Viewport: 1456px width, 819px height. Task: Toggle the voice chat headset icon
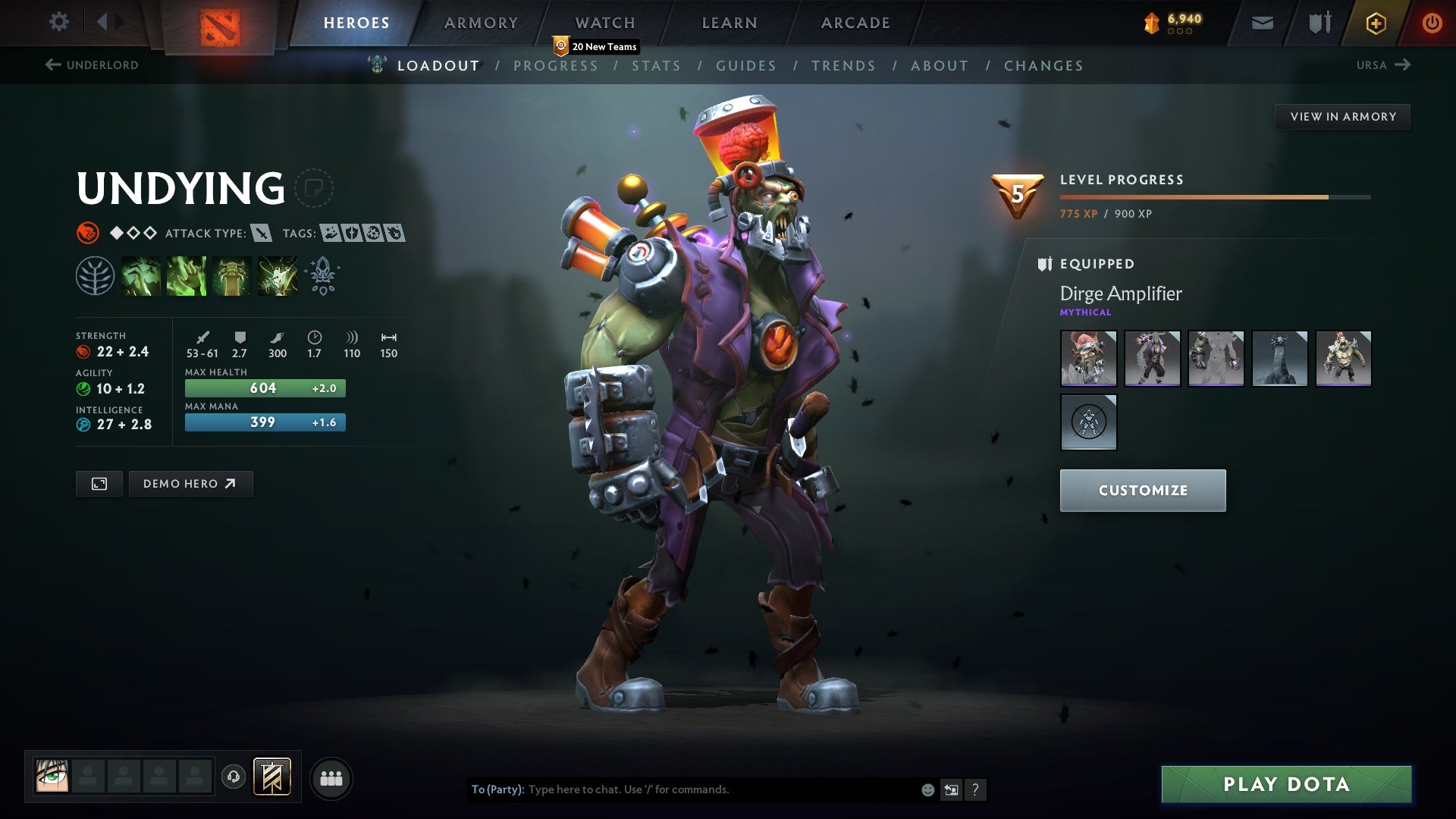point(234,777)
